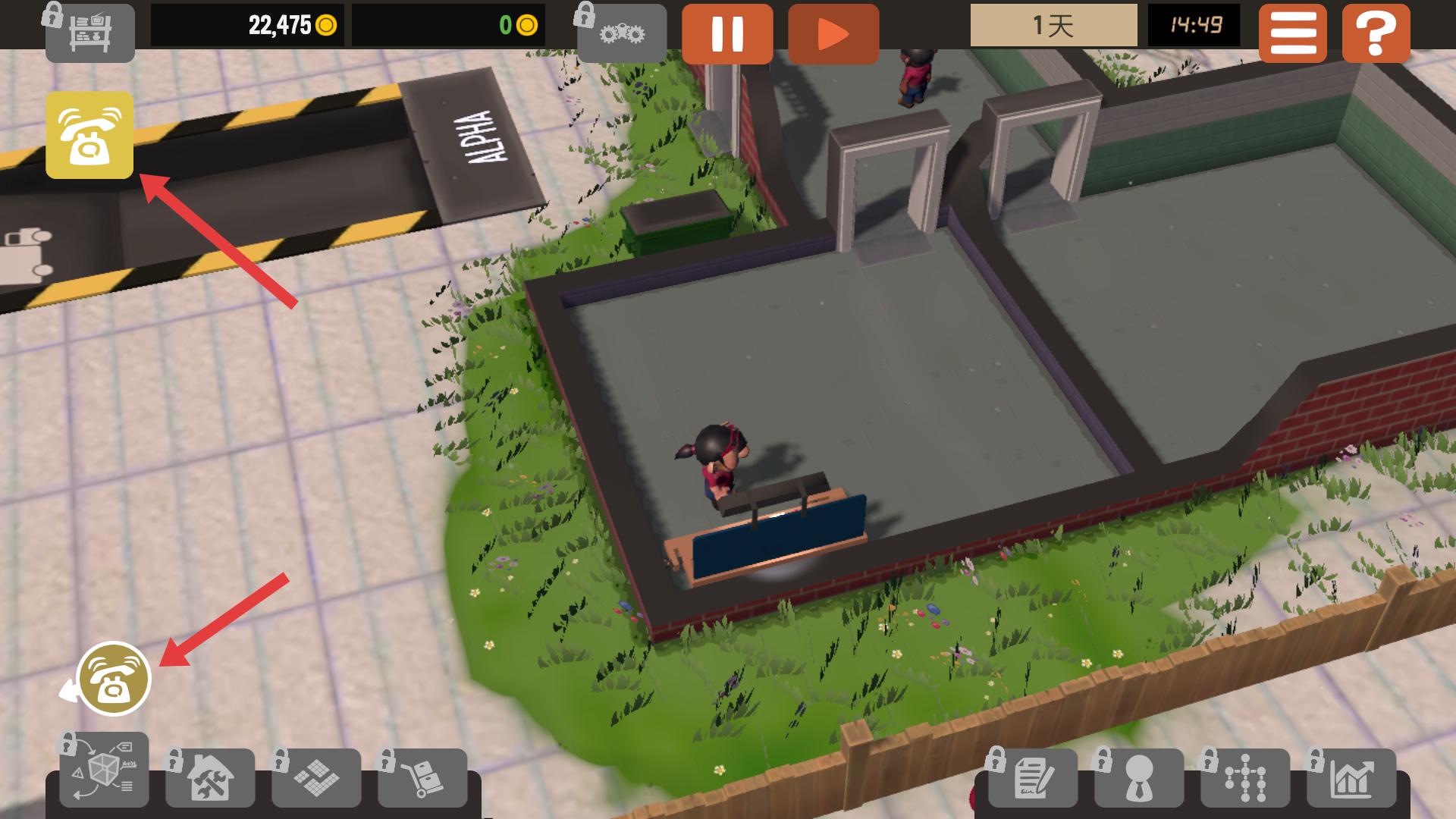The image size is (1456, 819).
Task: Show the locked staff person panel
Action: tap(1138, 777)
